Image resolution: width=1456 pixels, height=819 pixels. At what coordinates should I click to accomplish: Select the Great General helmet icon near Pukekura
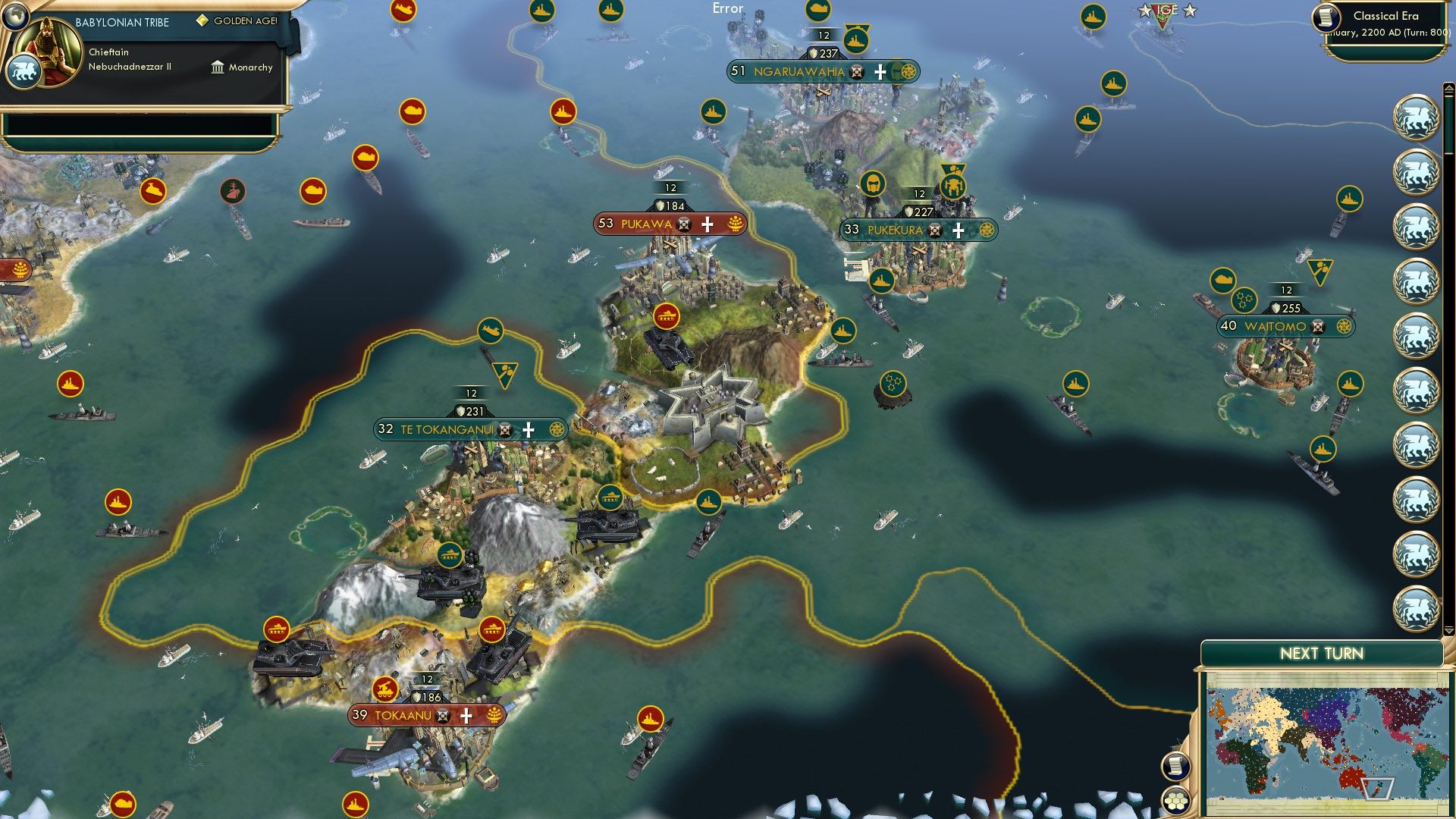point(874,183)
